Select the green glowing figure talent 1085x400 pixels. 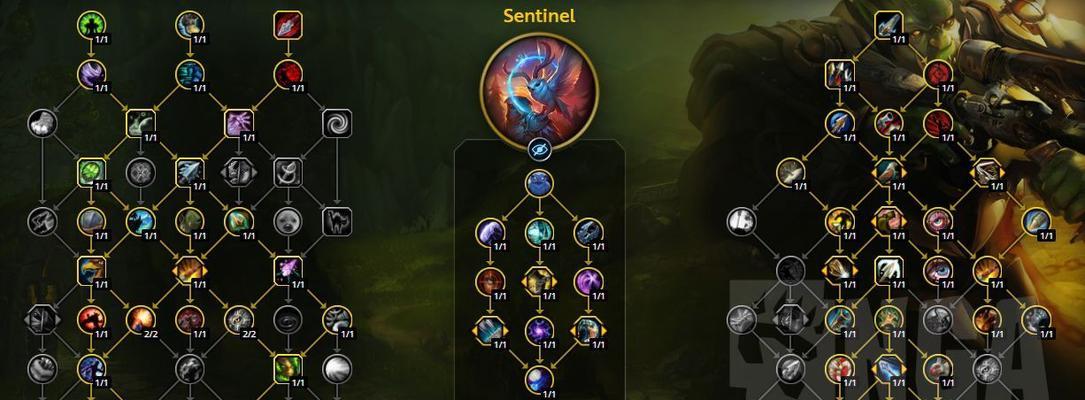pos(91,24)
